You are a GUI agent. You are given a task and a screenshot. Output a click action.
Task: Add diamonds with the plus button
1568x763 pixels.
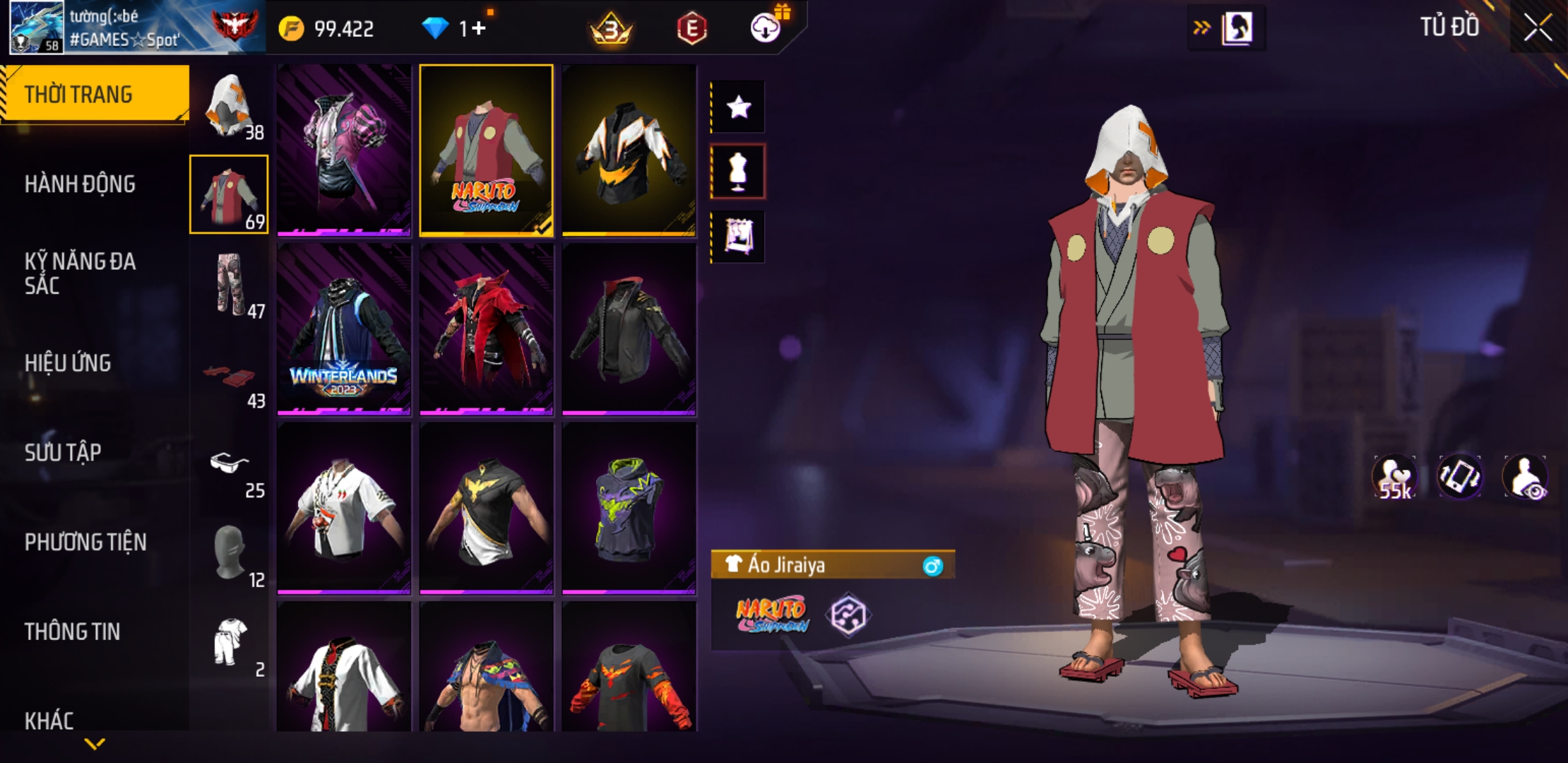point(480,28)
